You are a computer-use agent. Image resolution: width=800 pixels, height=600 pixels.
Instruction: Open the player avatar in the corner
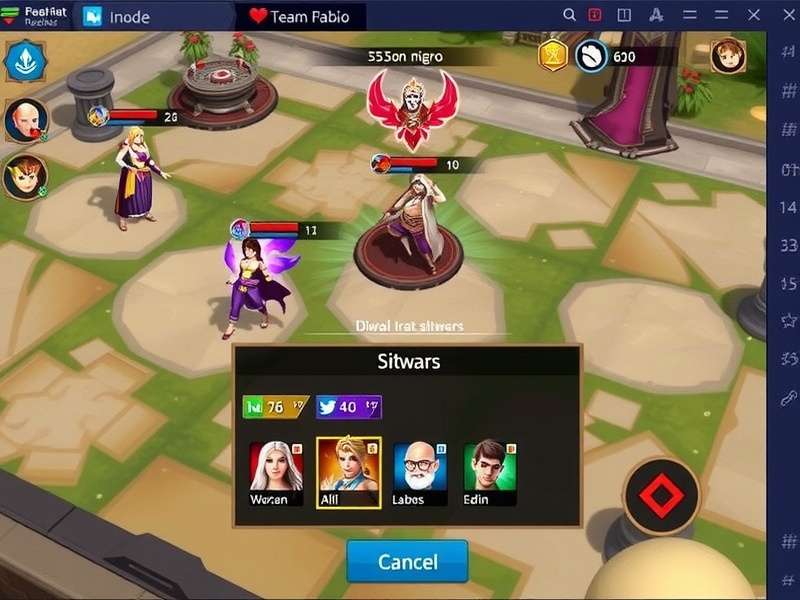[x=728, y=55]
